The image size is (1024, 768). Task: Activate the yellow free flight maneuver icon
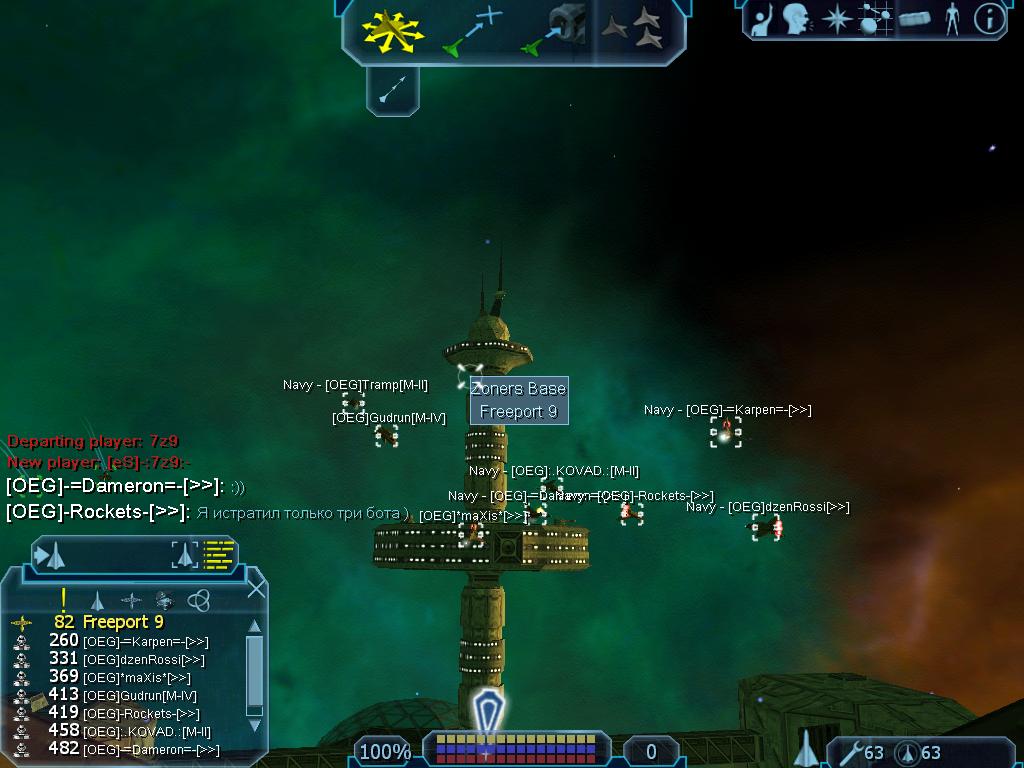(x=393, y=31)
